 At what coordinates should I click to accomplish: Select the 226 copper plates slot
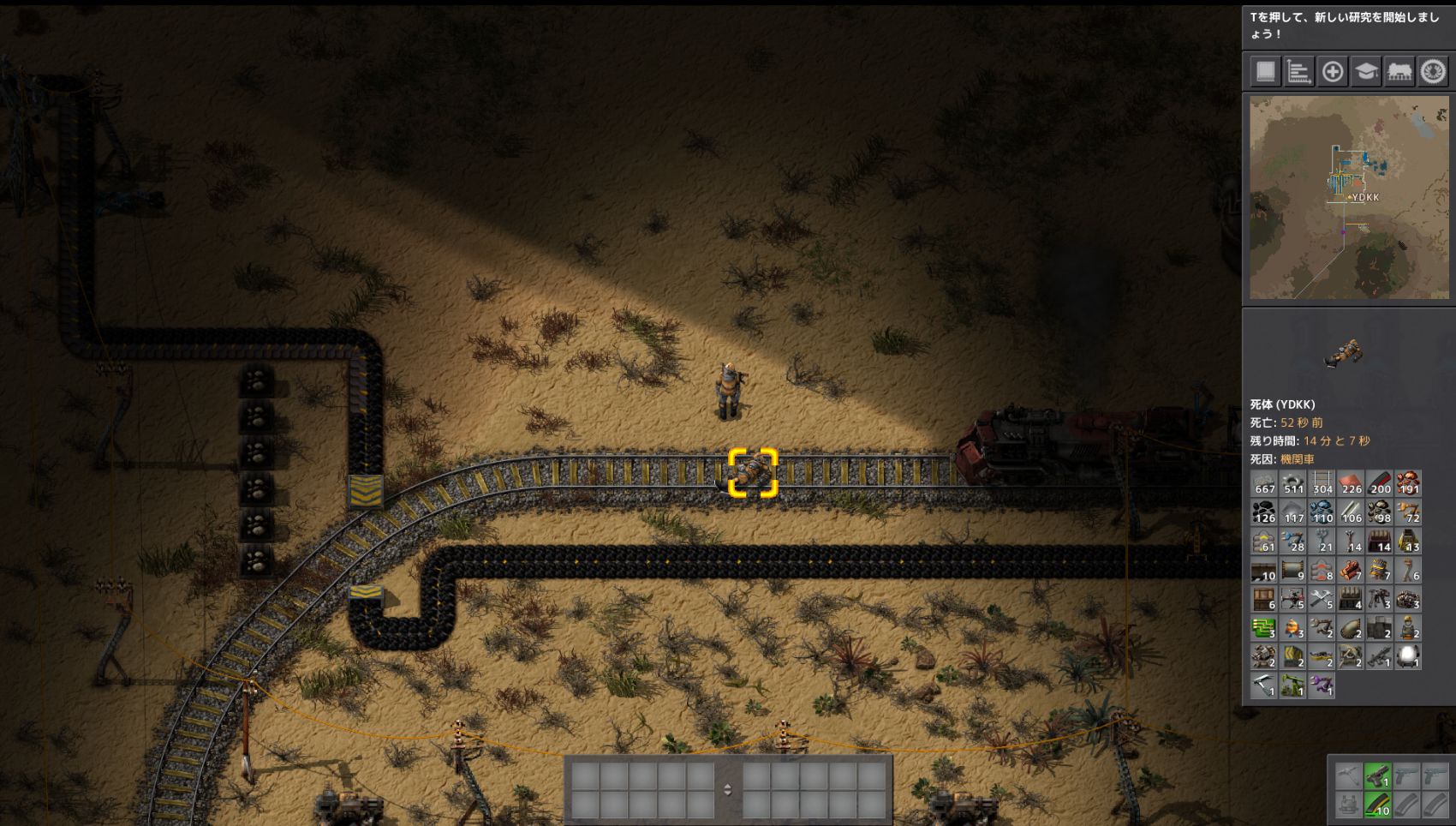click(1351, 483)
